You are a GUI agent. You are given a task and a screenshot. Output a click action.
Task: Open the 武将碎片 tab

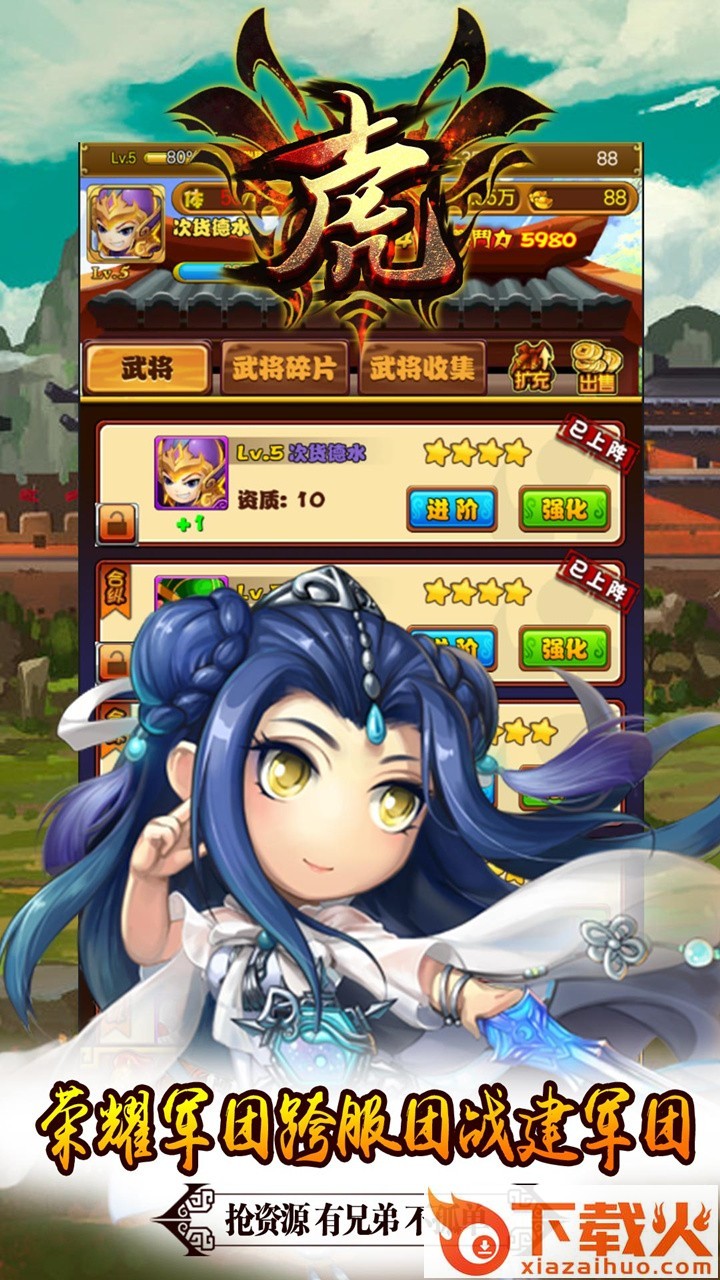tap(284, 369)
